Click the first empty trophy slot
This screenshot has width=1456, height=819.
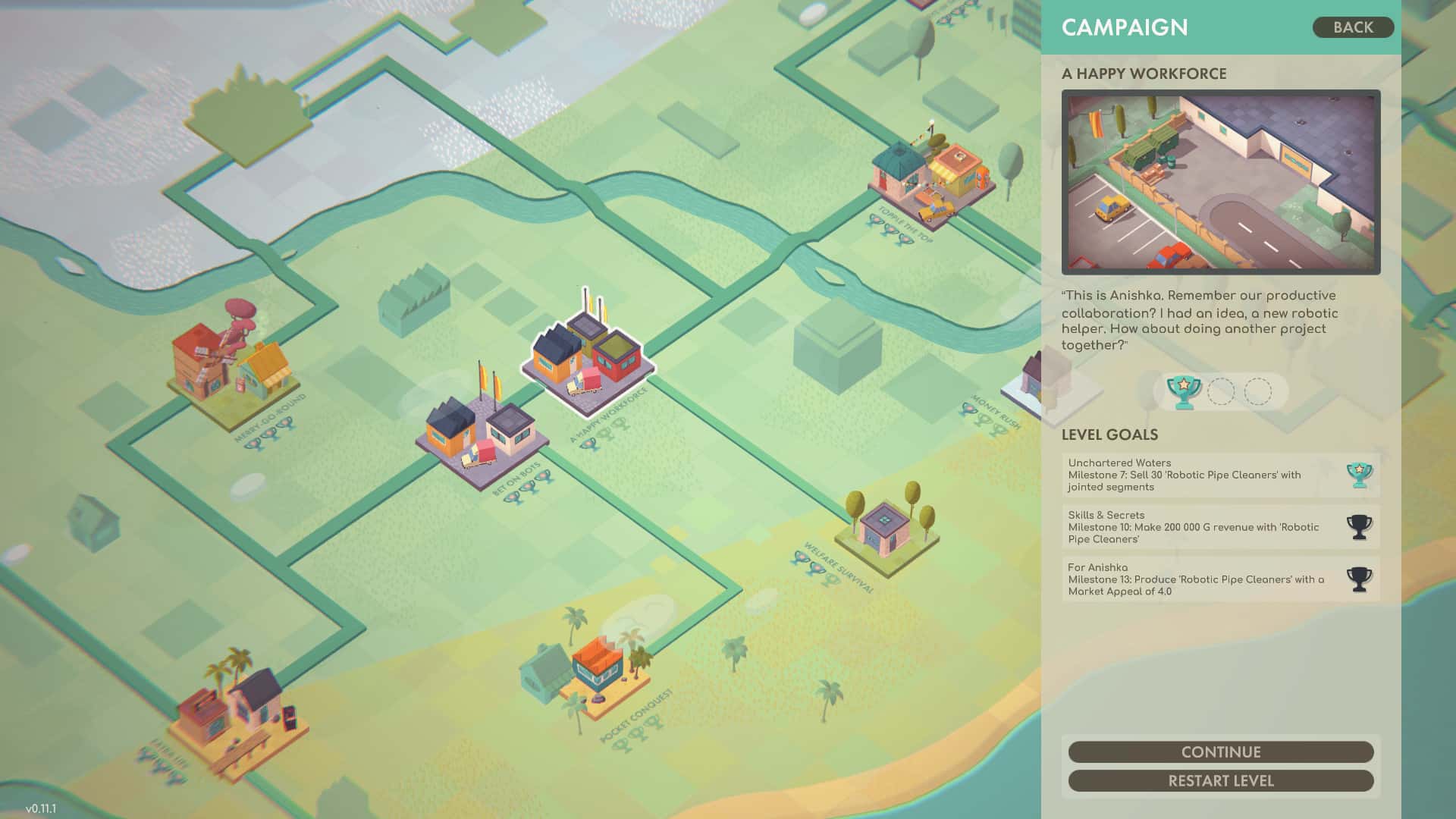[1222, 391]
